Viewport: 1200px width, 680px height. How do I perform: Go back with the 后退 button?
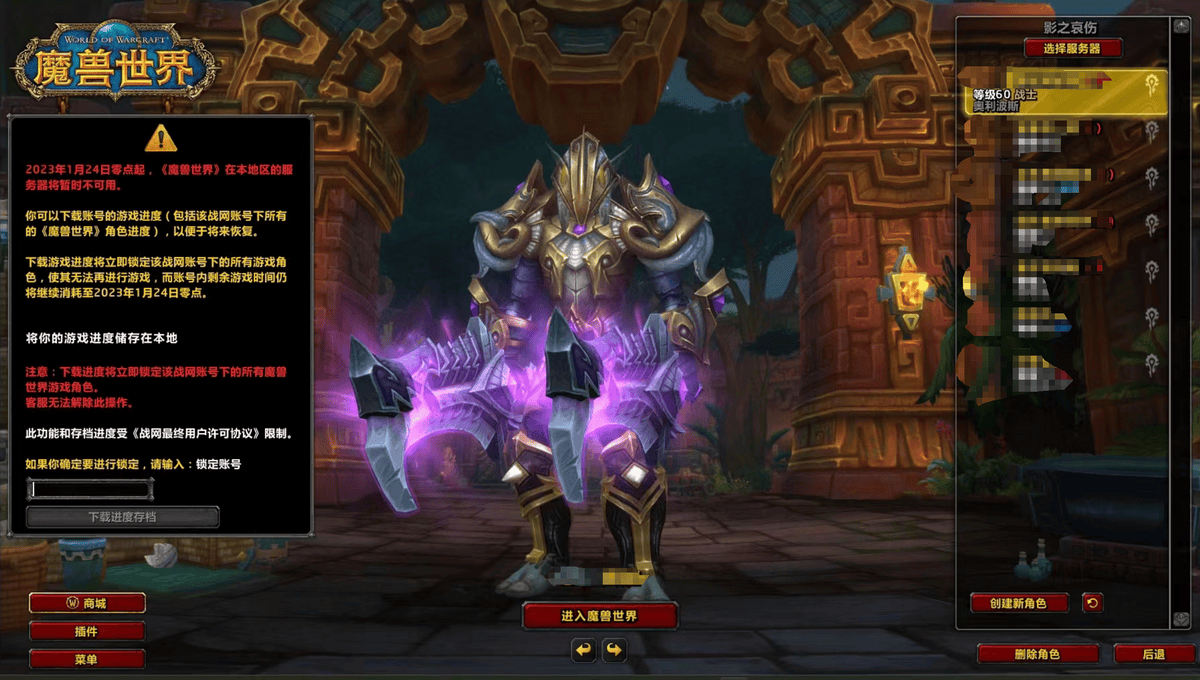(1153, 654)
